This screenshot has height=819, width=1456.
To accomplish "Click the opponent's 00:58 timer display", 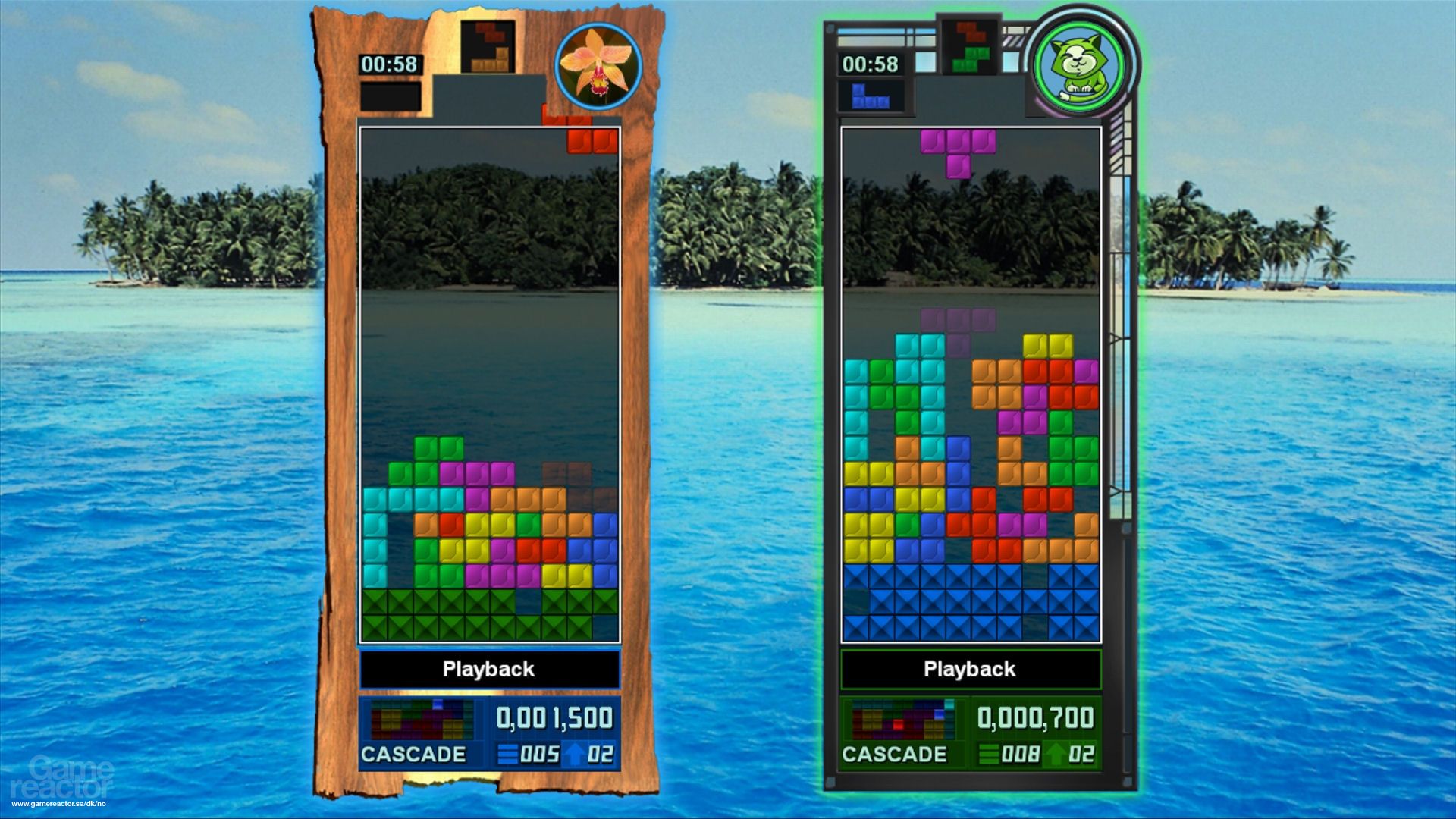I will pyautogui.click(x=869, y=65).
